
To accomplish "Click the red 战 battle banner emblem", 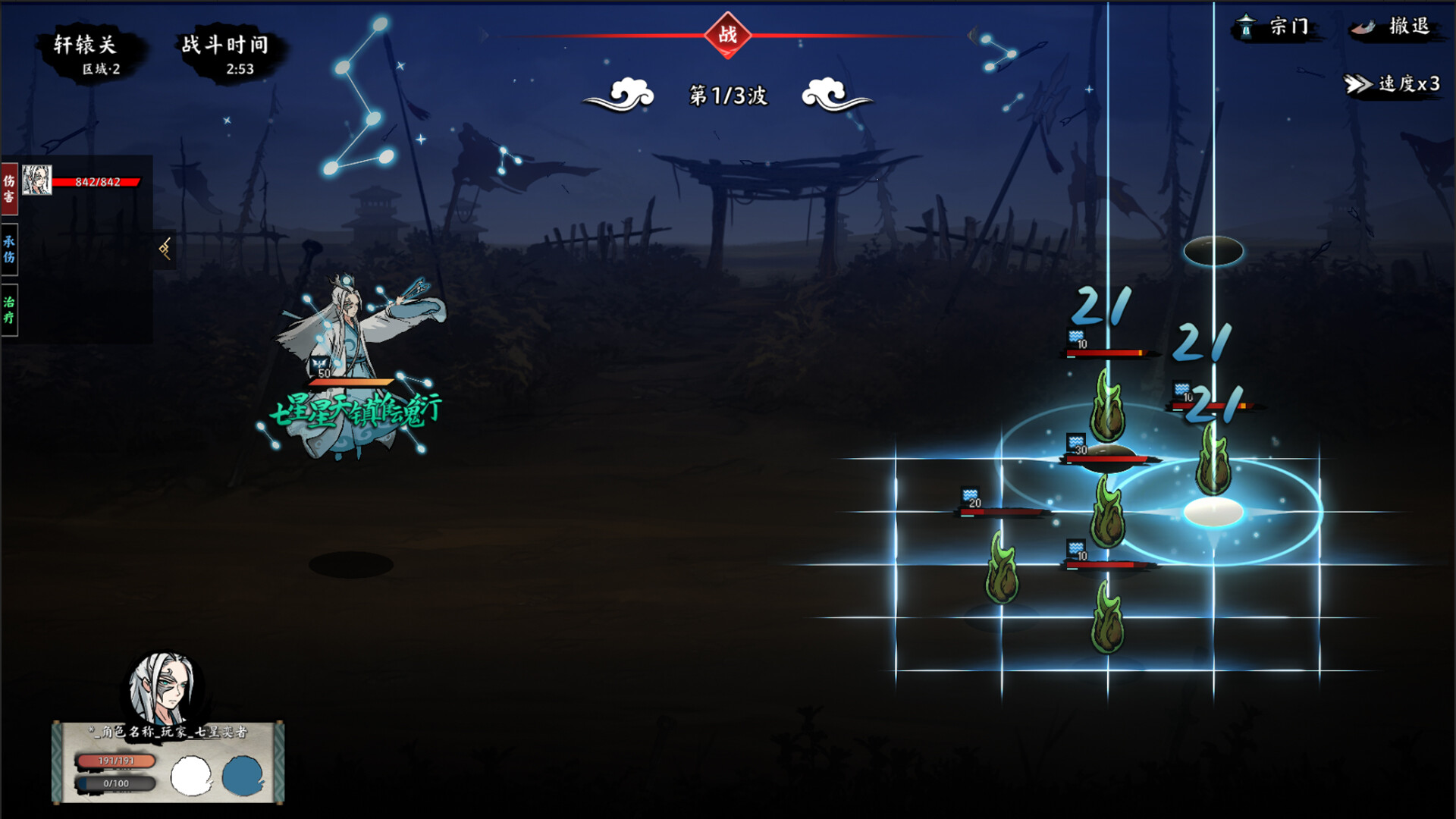I will [727, 34].
